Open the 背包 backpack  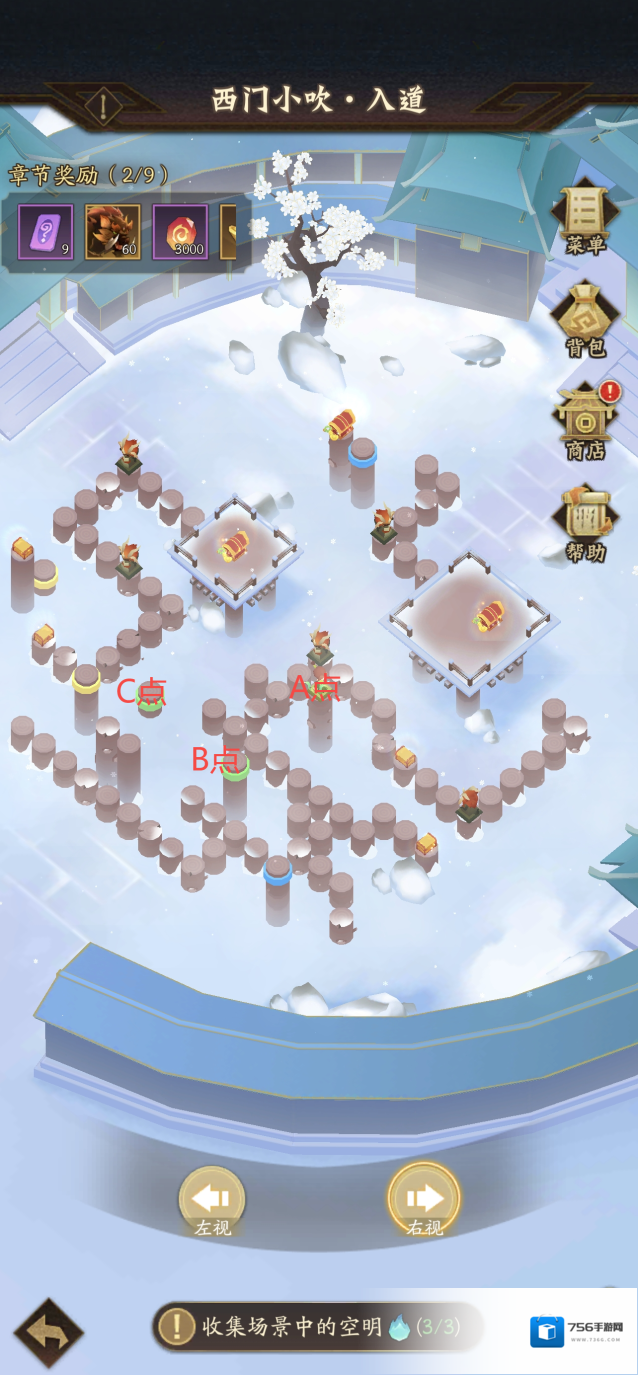point(585,320)
